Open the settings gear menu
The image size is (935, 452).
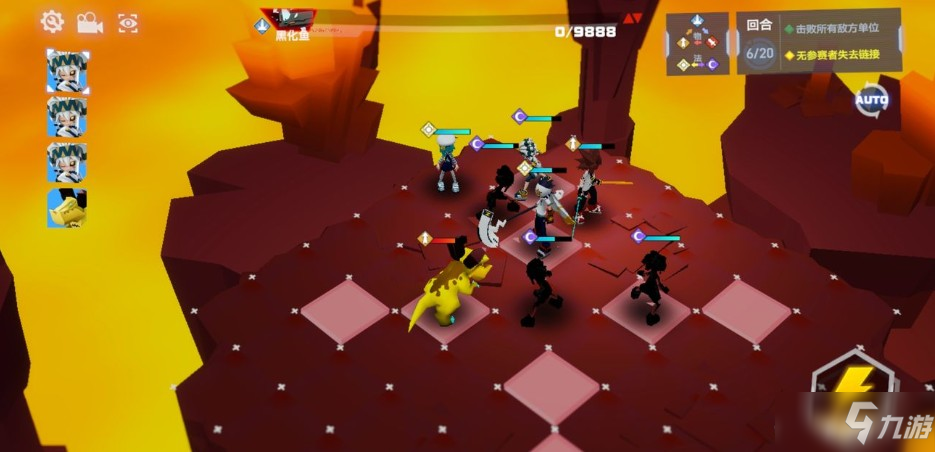pos(52,21)
